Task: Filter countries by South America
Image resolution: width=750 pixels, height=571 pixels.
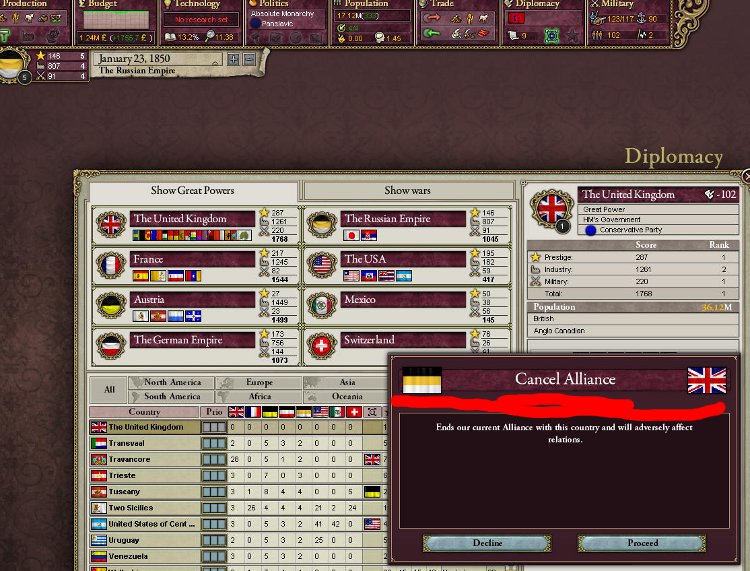Action: 172,396
